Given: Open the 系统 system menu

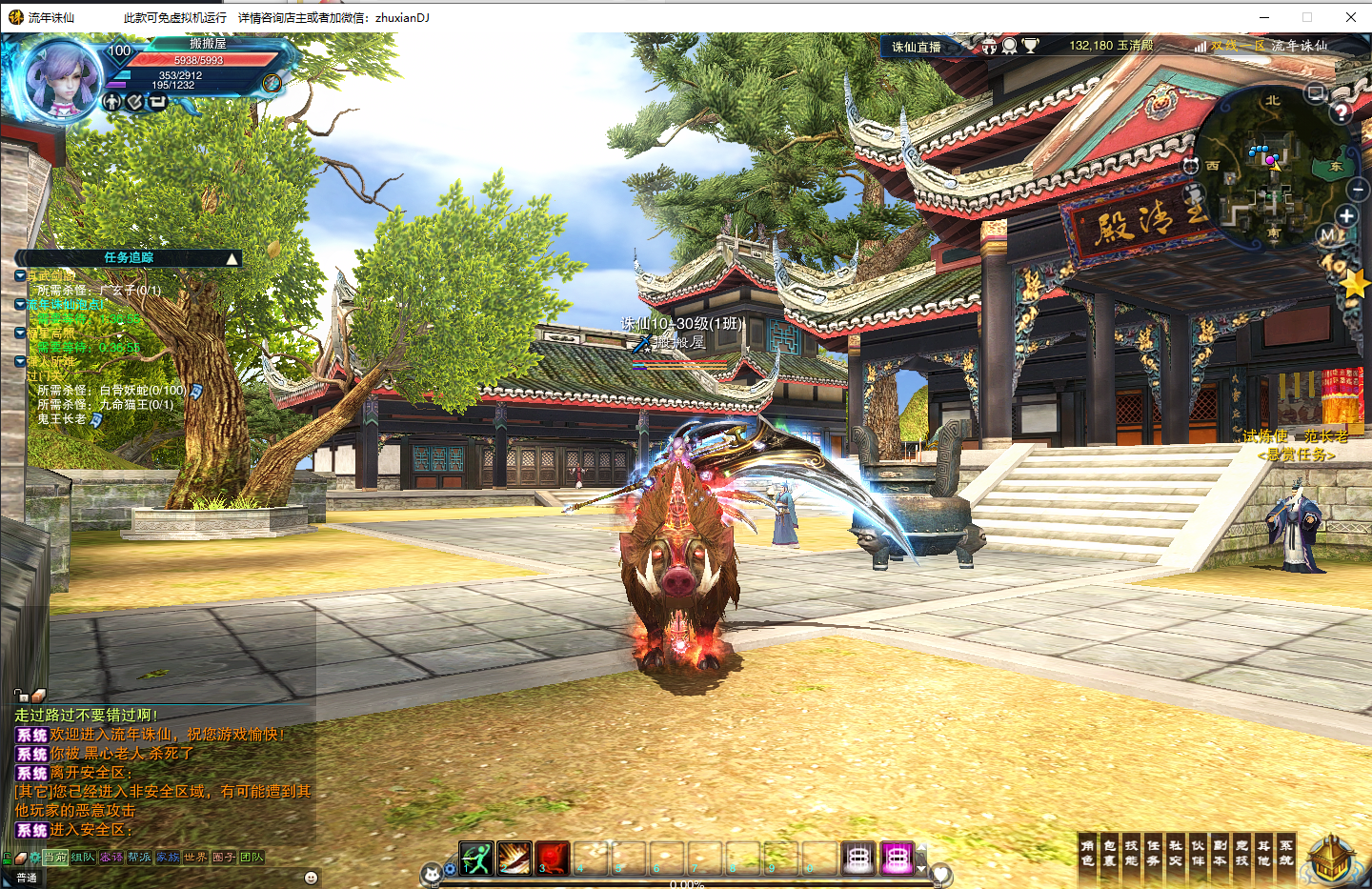Looking at the screenshot, I should tap(1286, 853).
